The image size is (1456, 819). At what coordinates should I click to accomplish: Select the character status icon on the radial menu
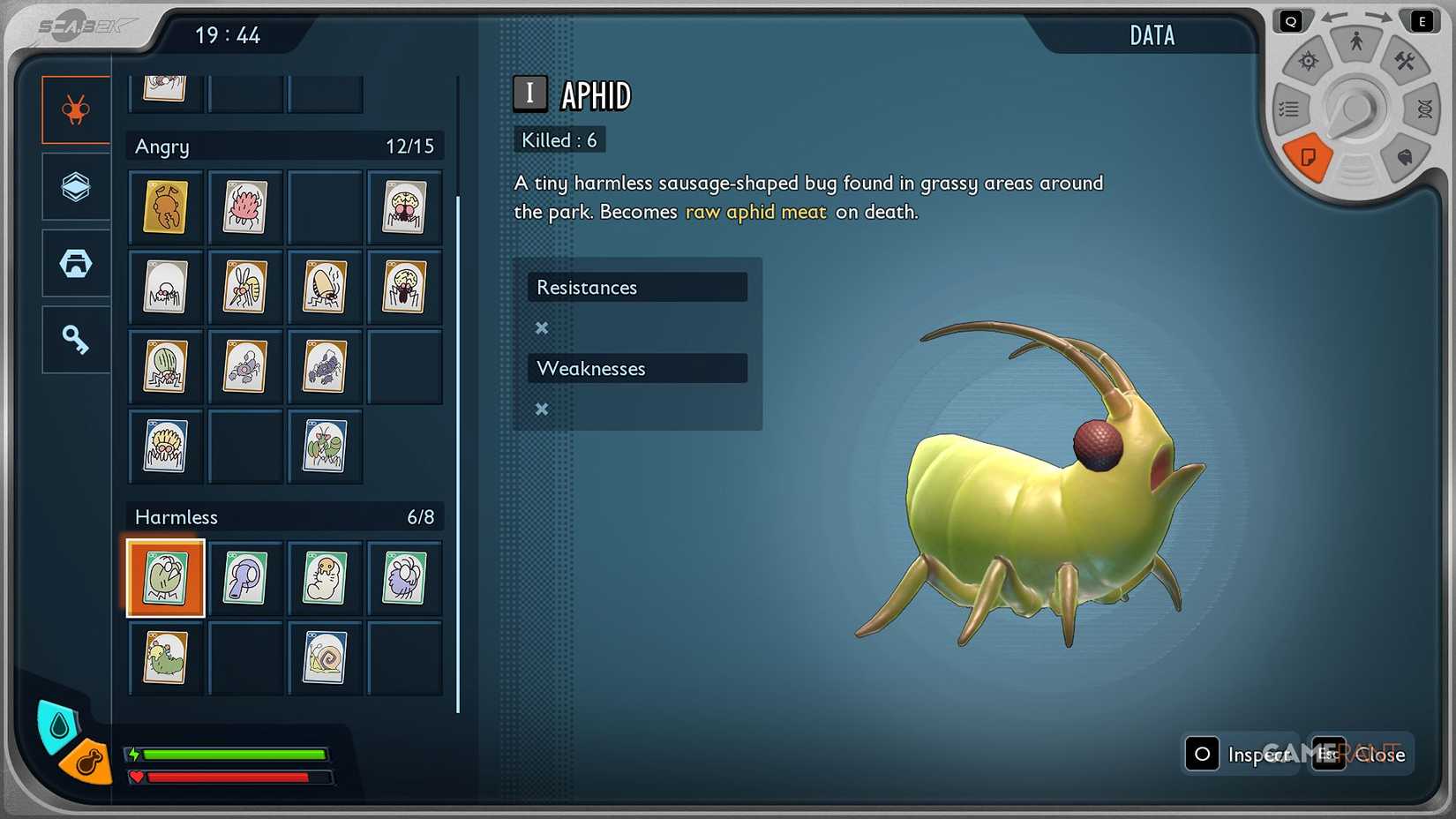1355,40
